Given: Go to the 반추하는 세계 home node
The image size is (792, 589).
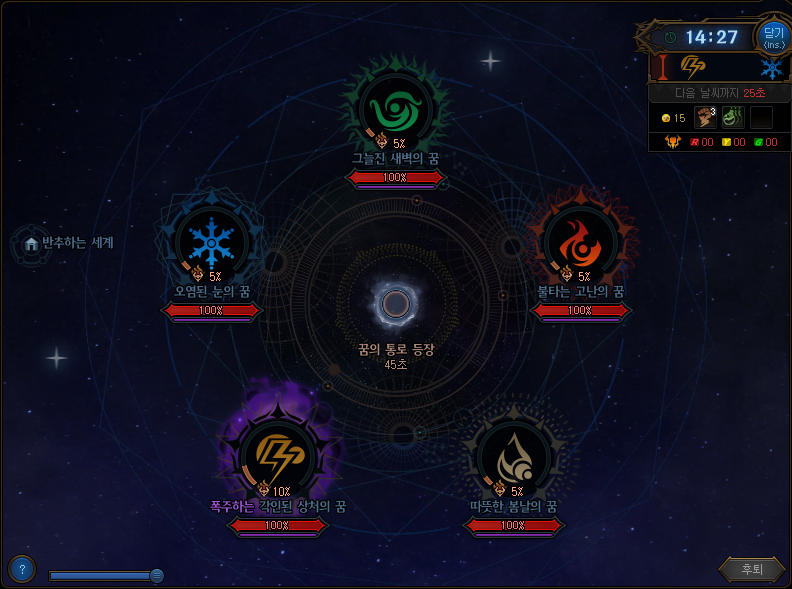Looking at the screenshot, I should pyautogui.click(x=31, y=243).
